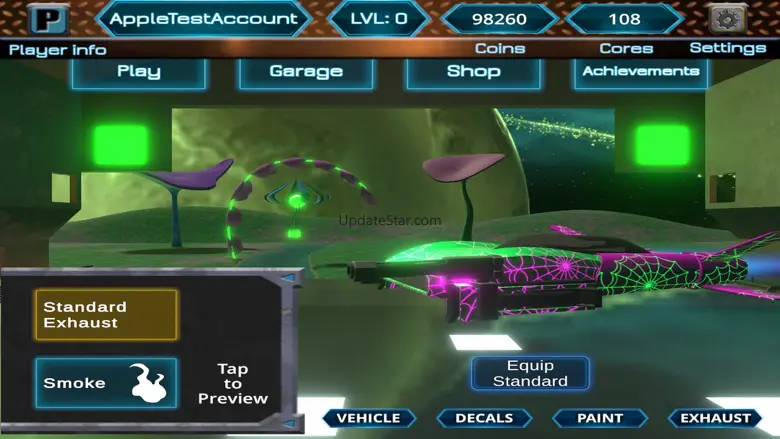780x439 pixels.
Task: Open the Settings gear icon
Action: tap(727, 19)
